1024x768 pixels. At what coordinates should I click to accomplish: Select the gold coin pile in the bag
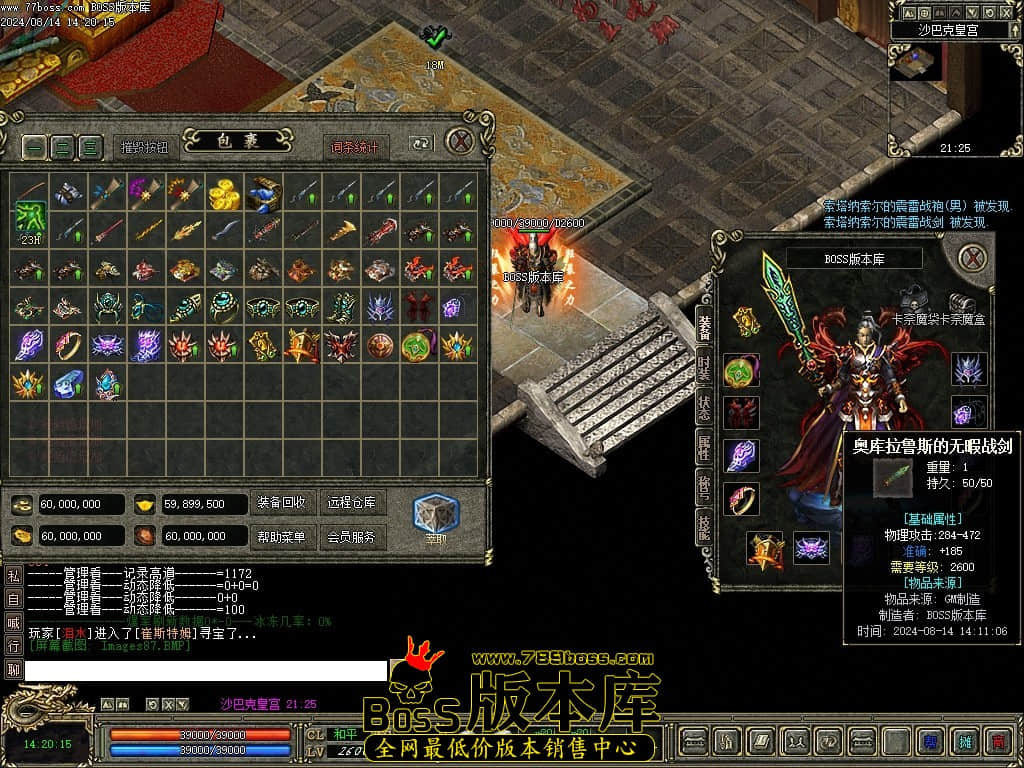pyautogui.click(x=224, y=193)
